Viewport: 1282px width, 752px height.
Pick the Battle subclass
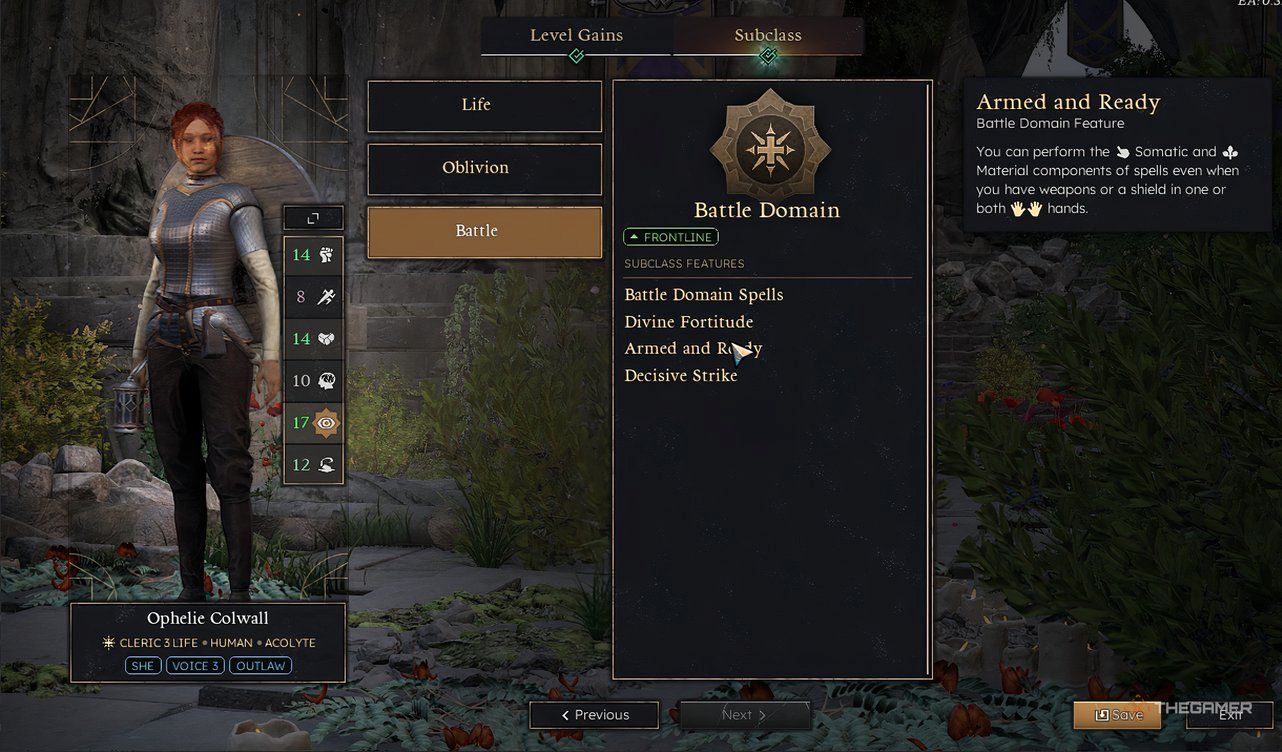(485, 232)
